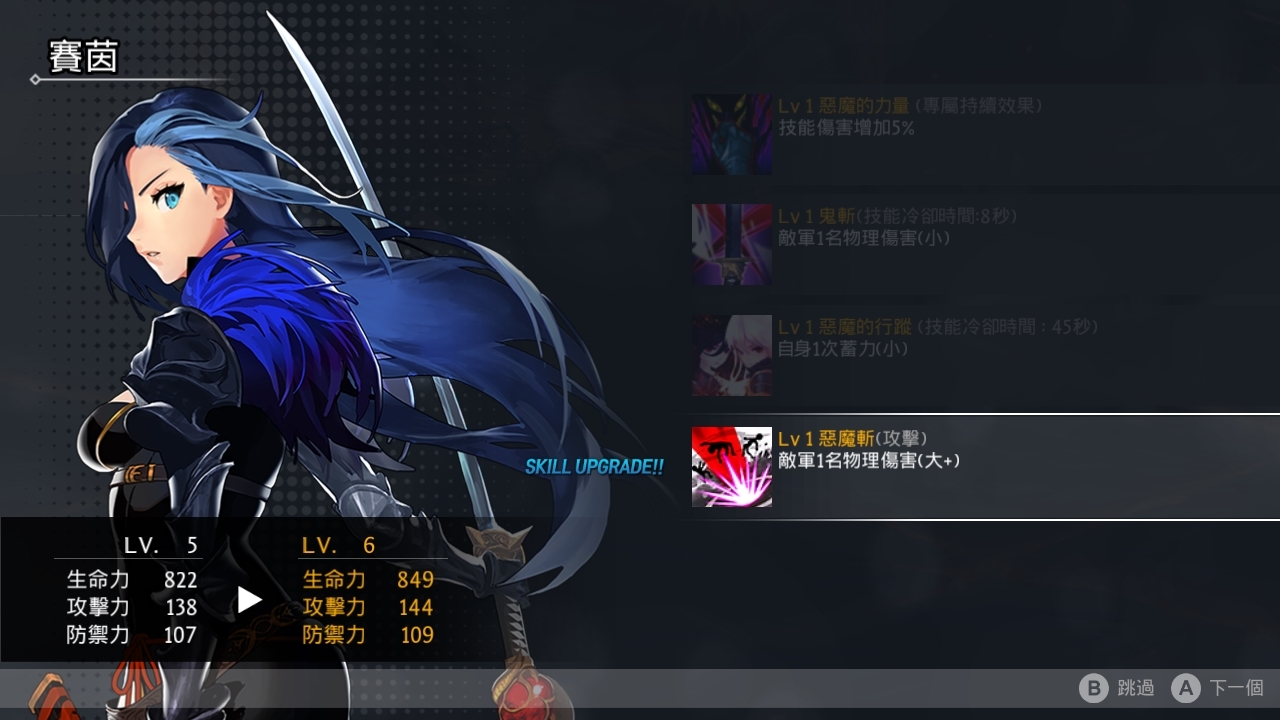Image resolution: width=1280 pixels, height=720 pixels.
Task: Click the 下一個 next label
Action: pos(1235,688)
